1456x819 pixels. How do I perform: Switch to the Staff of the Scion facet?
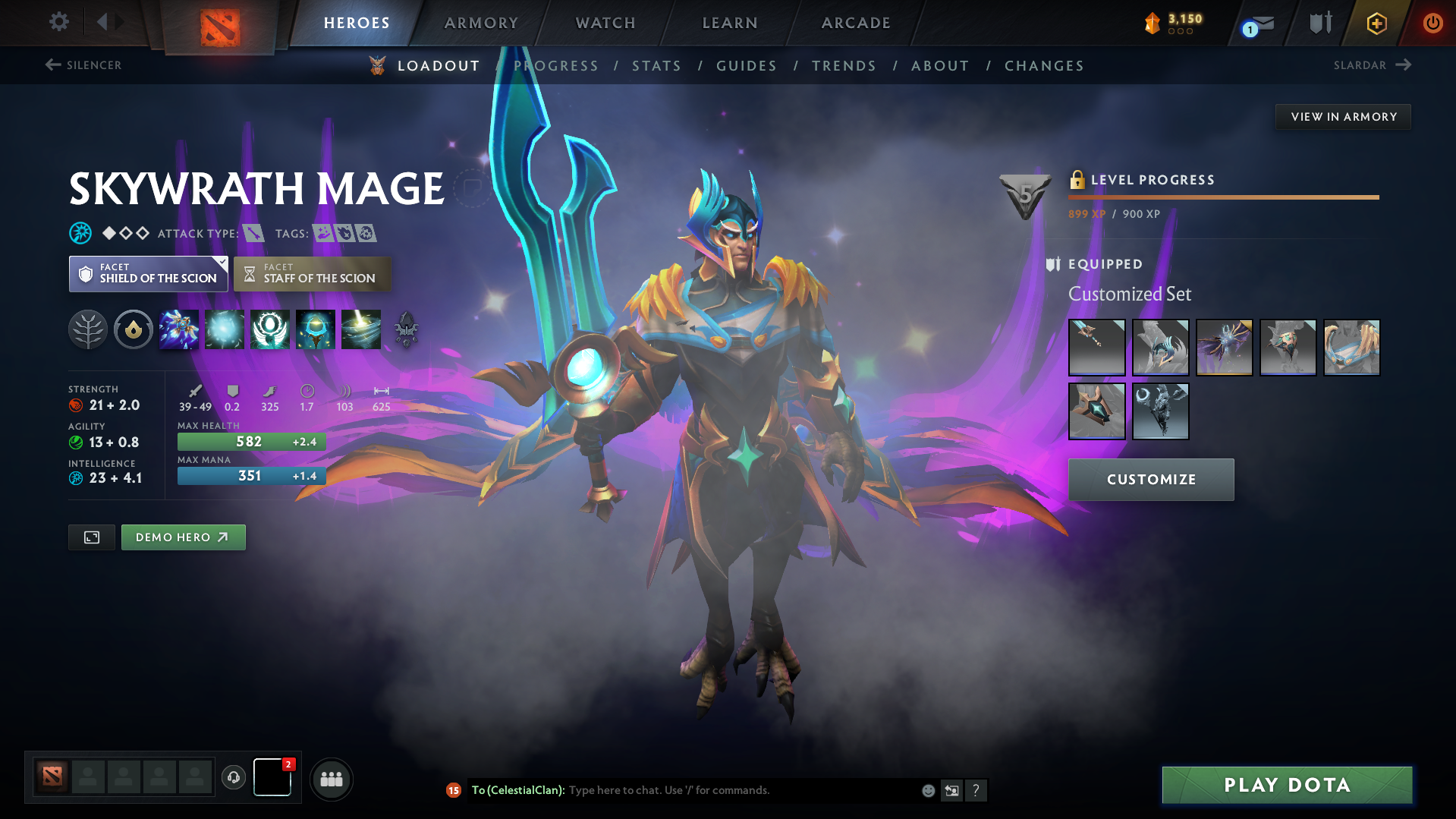(x=312, y=274)
